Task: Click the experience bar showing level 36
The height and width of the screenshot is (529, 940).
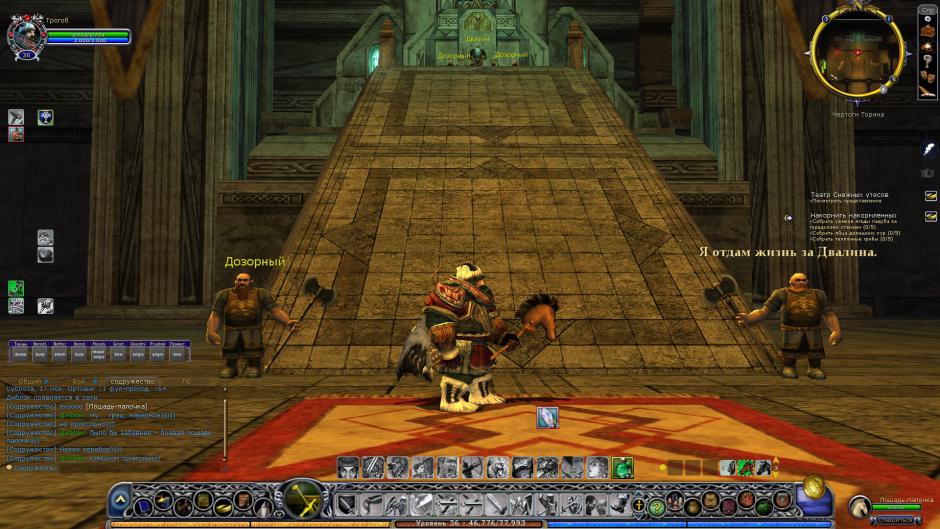Action: tap(469, 523)
